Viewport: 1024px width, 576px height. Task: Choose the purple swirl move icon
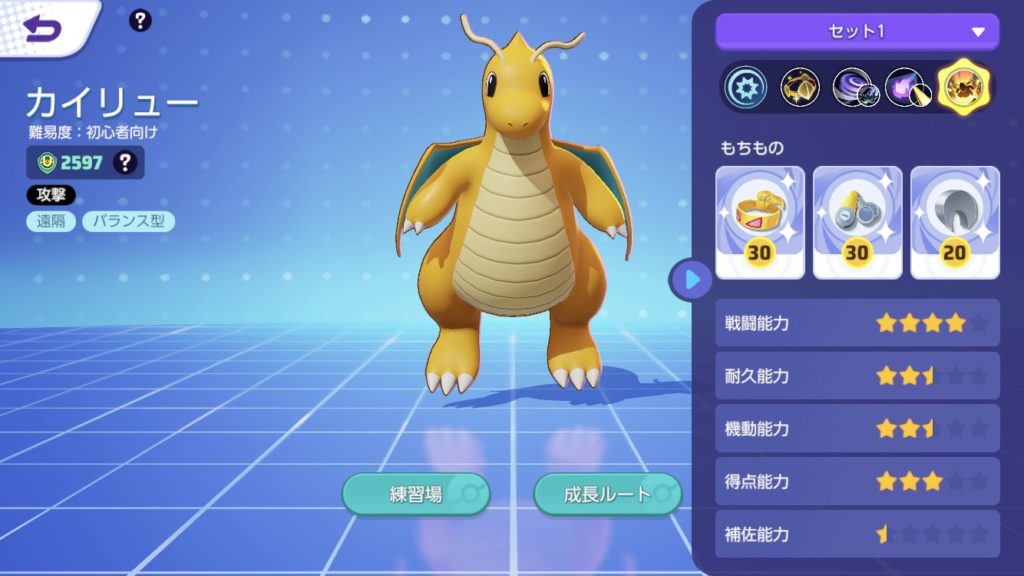pyautogui.click(x=853, y=89)
